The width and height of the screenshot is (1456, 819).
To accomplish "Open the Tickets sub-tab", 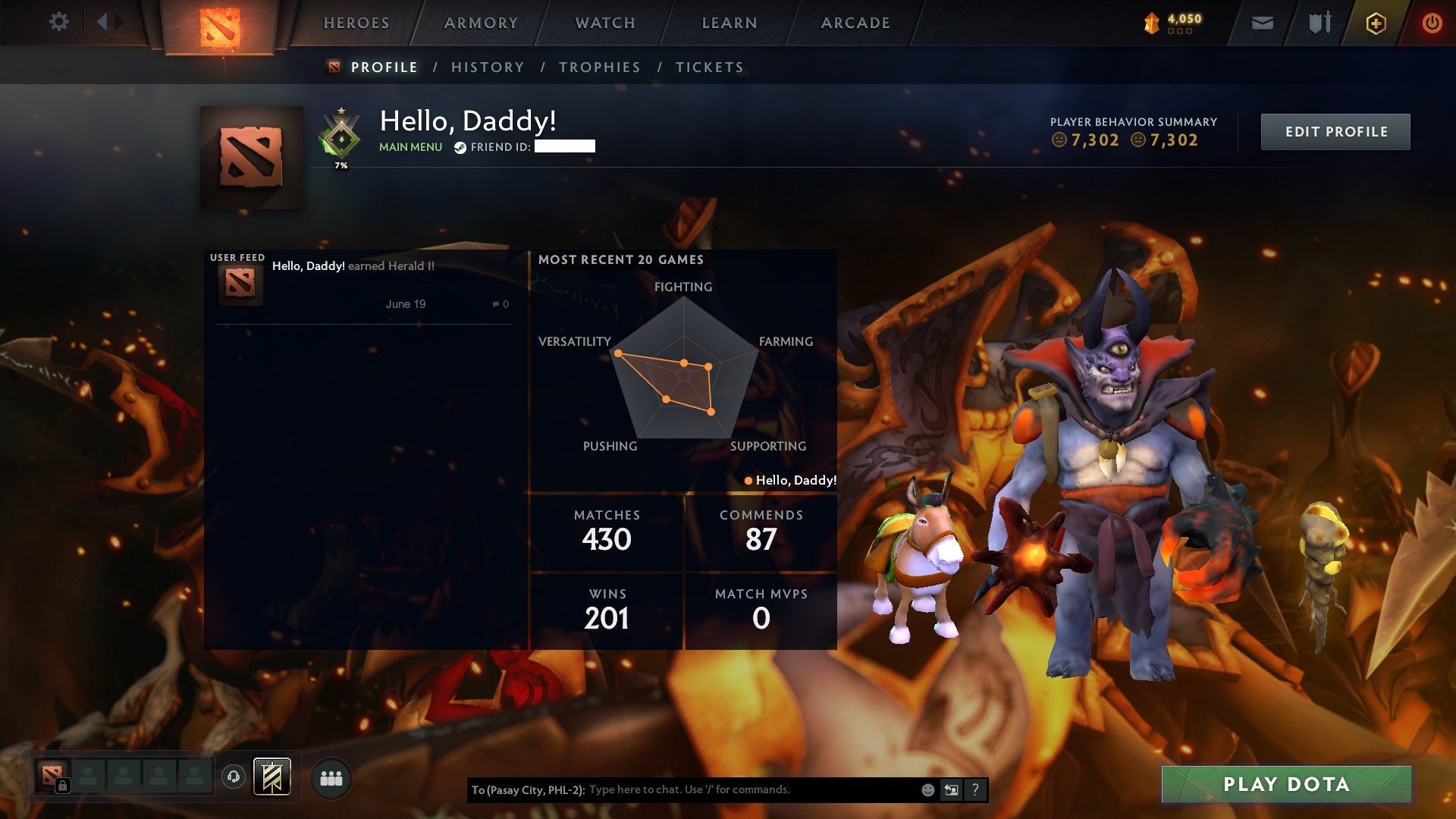I will point(710,67).
